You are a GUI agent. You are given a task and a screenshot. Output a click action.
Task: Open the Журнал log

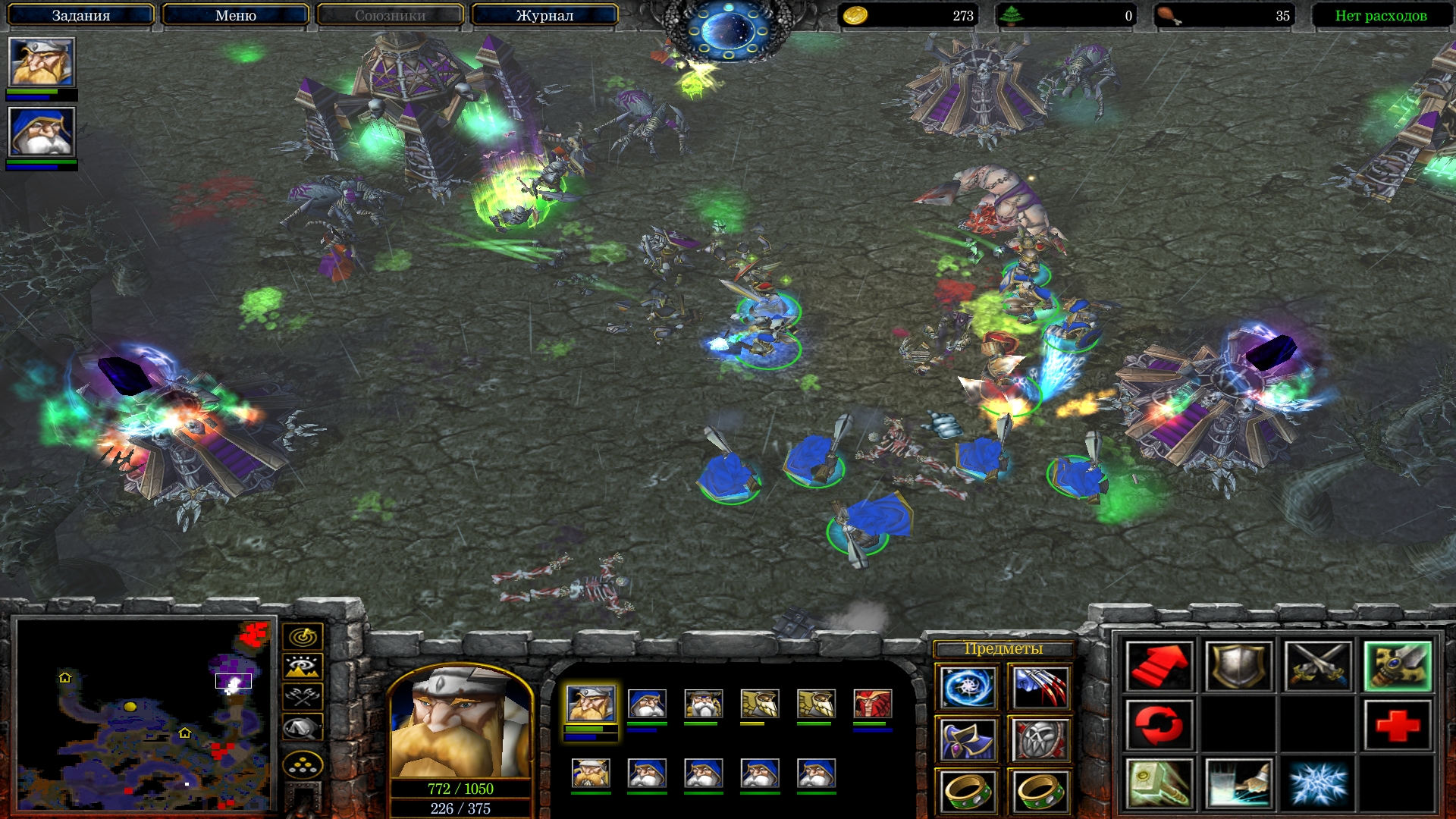pyautogui.click(x=544, y=15)
